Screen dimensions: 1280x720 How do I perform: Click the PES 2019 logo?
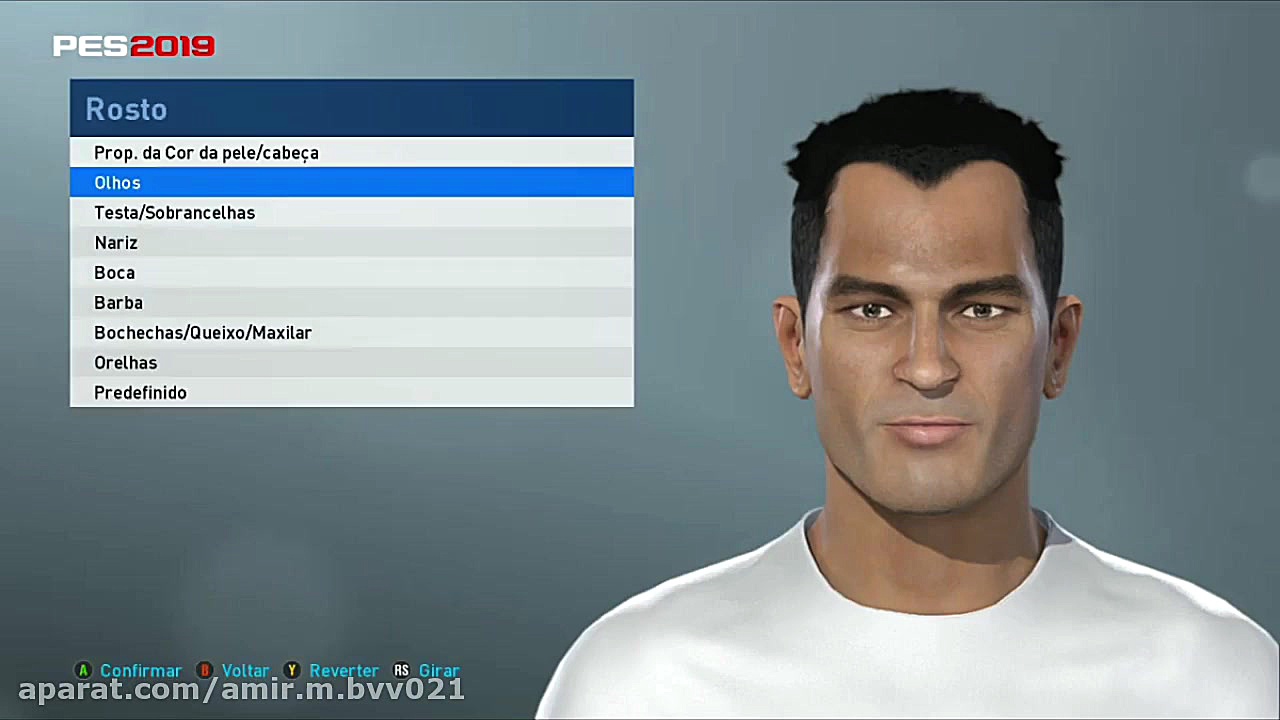point(134,45)
